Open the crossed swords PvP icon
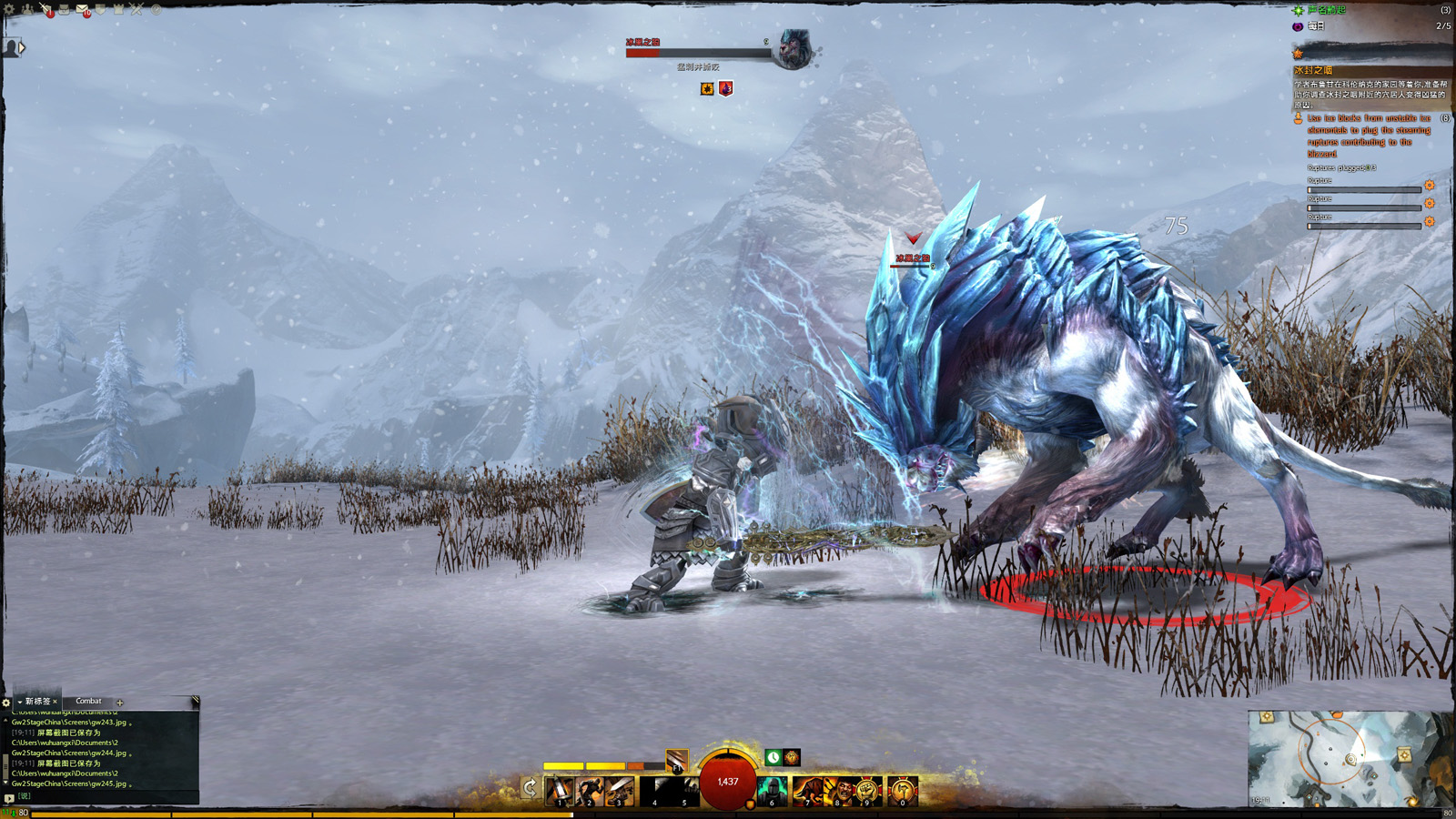This screenshot has height=819, width=1456. (x=136, y=10)
